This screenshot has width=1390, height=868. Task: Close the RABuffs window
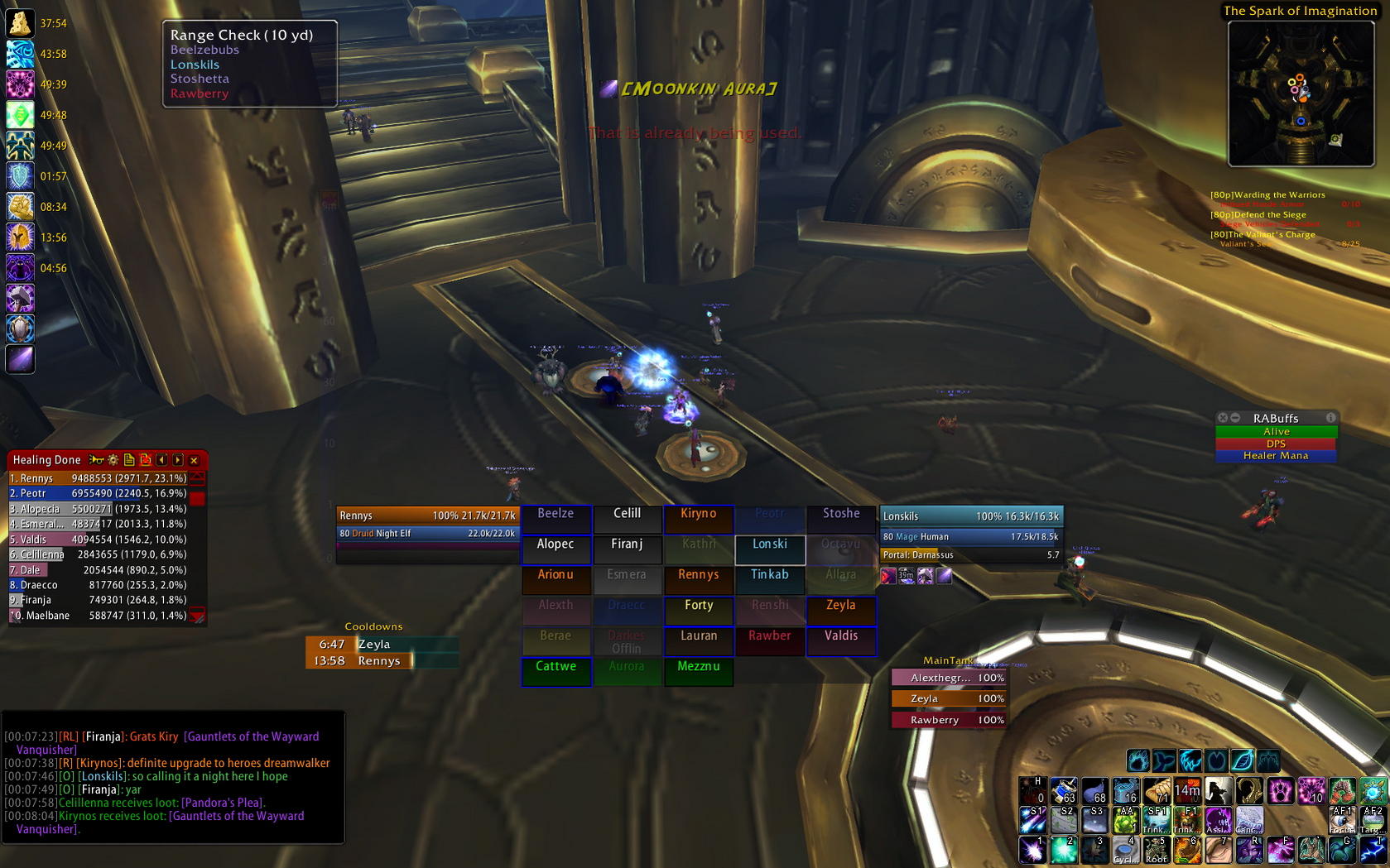click(1223, 418)
